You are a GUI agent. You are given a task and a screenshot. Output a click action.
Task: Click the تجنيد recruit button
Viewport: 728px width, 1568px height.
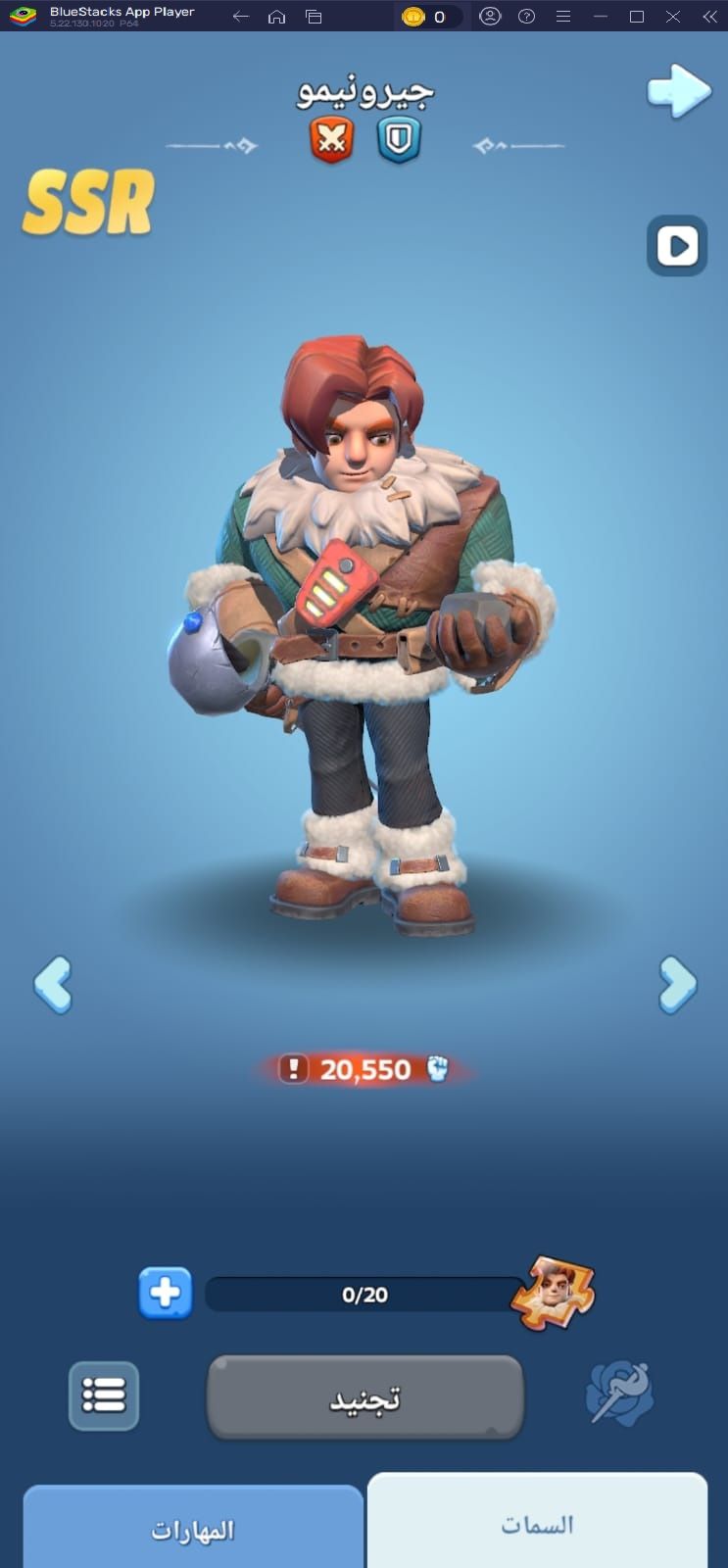[364, 1398]
